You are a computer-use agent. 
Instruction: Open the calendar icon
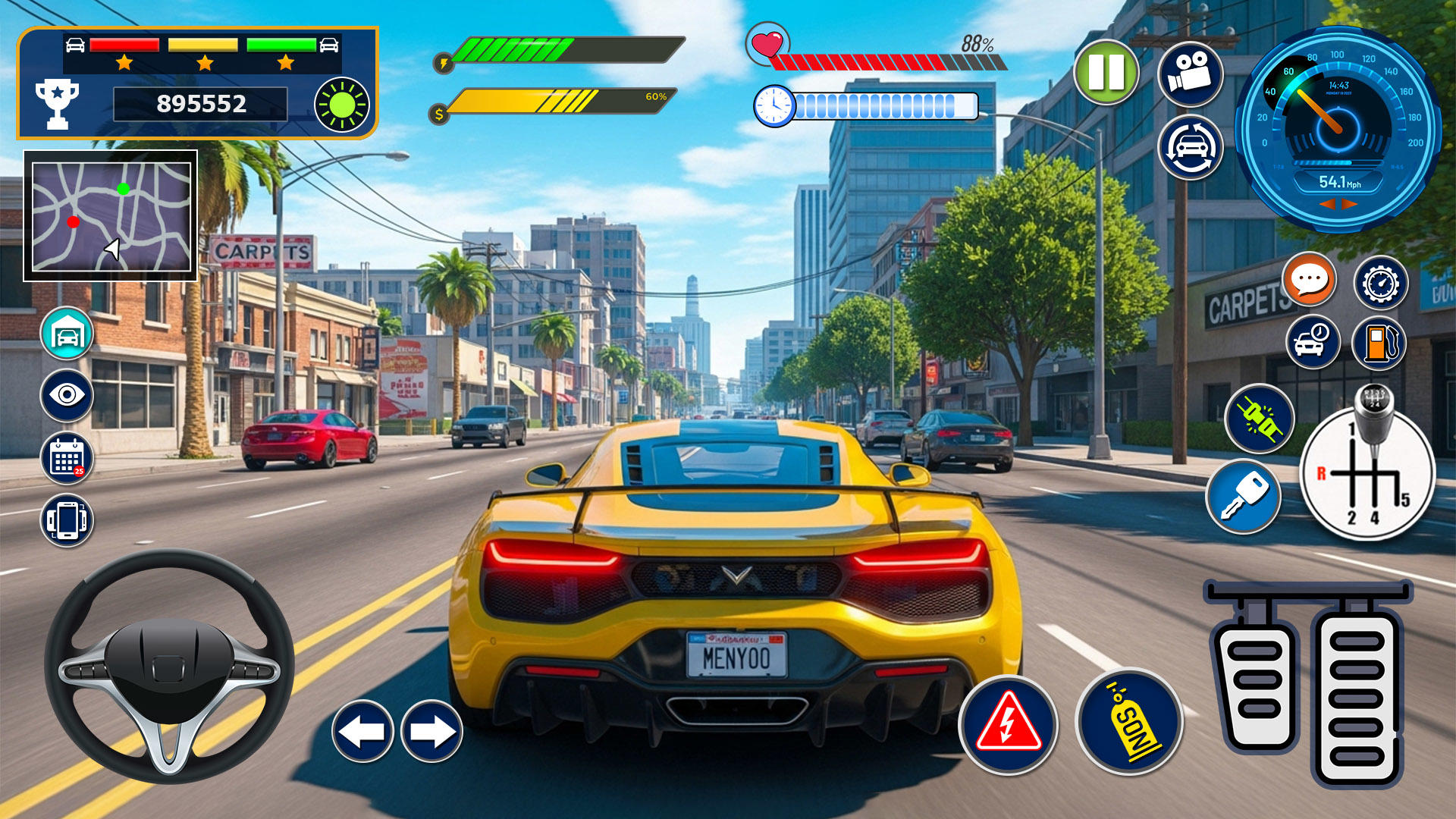67,458
